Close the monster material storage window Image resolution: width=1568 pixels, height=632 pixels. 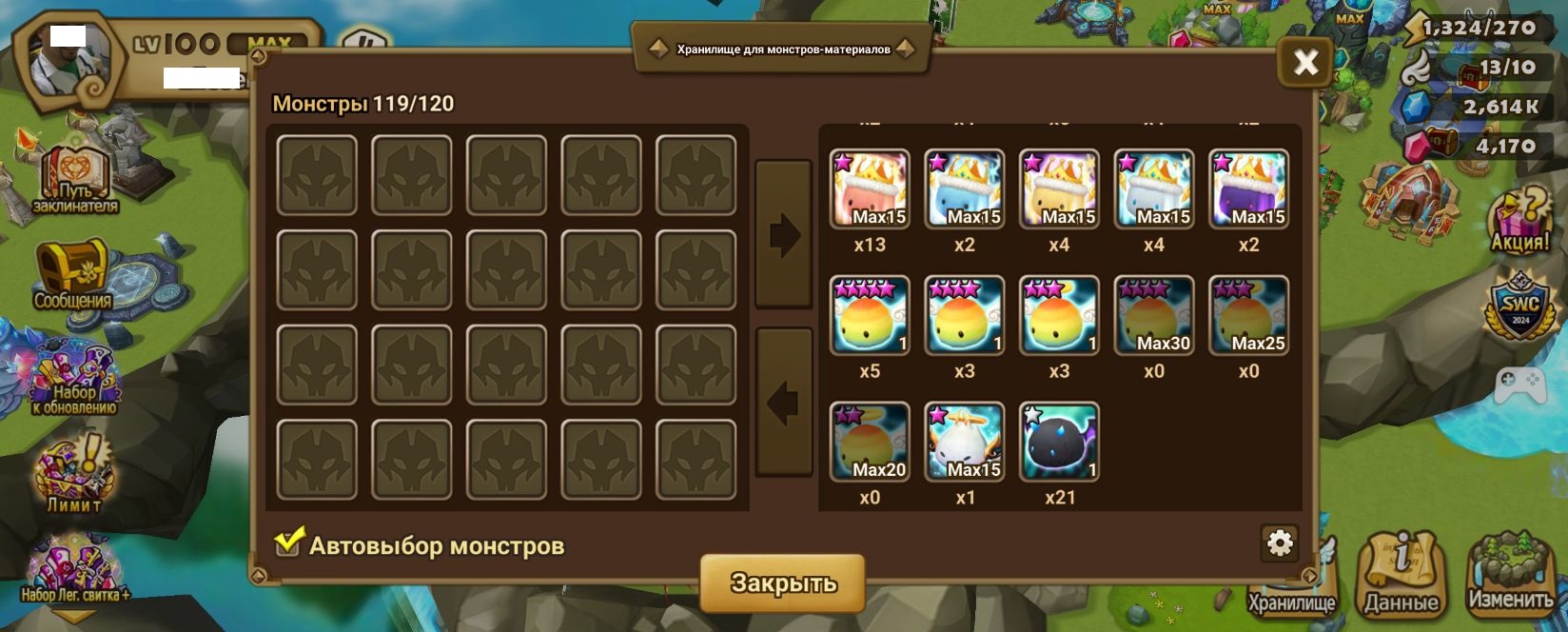pos(1305,63)
